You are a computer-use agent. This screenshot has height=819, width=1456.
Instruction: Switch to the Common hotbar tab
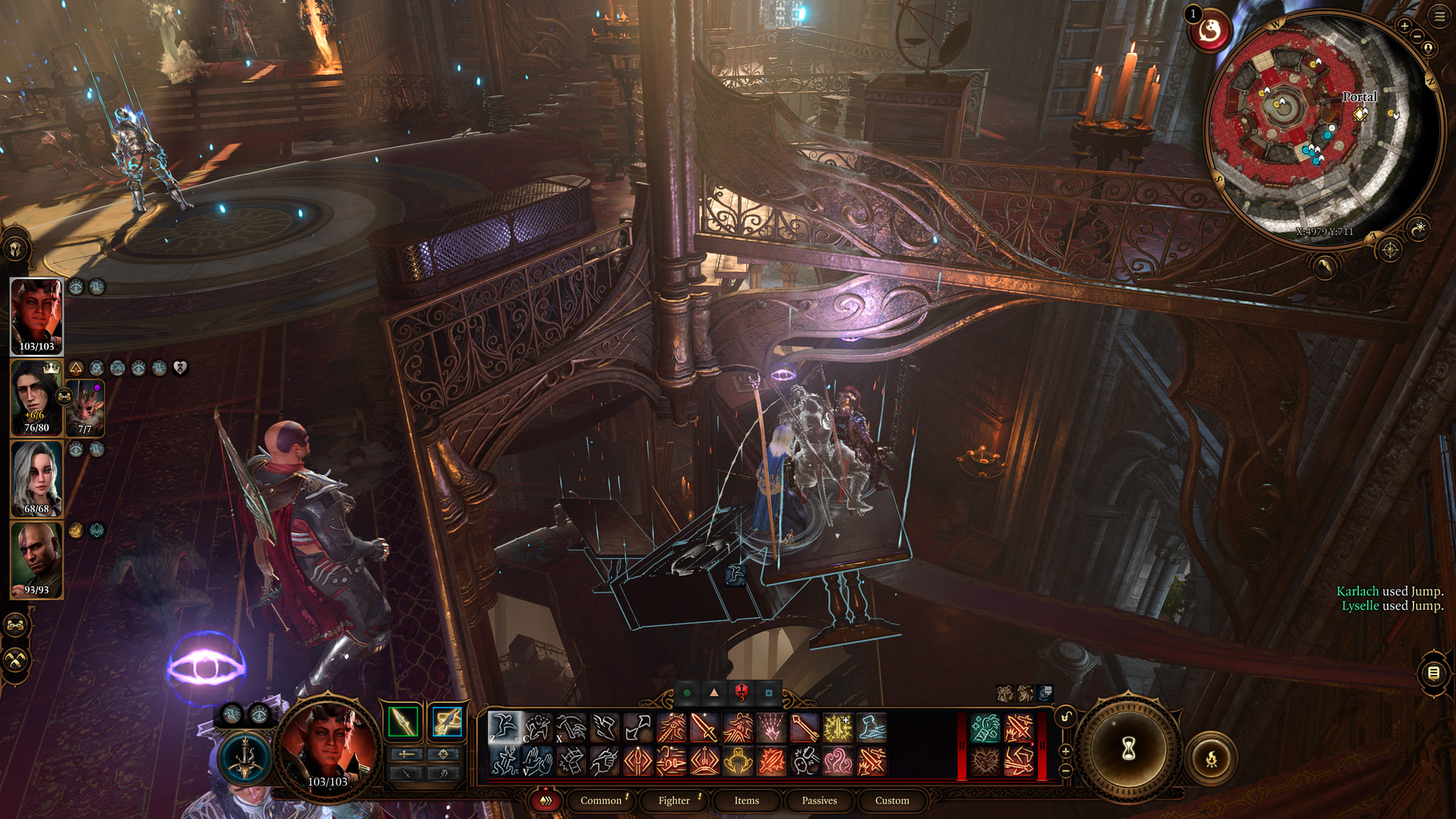(601, 801)
